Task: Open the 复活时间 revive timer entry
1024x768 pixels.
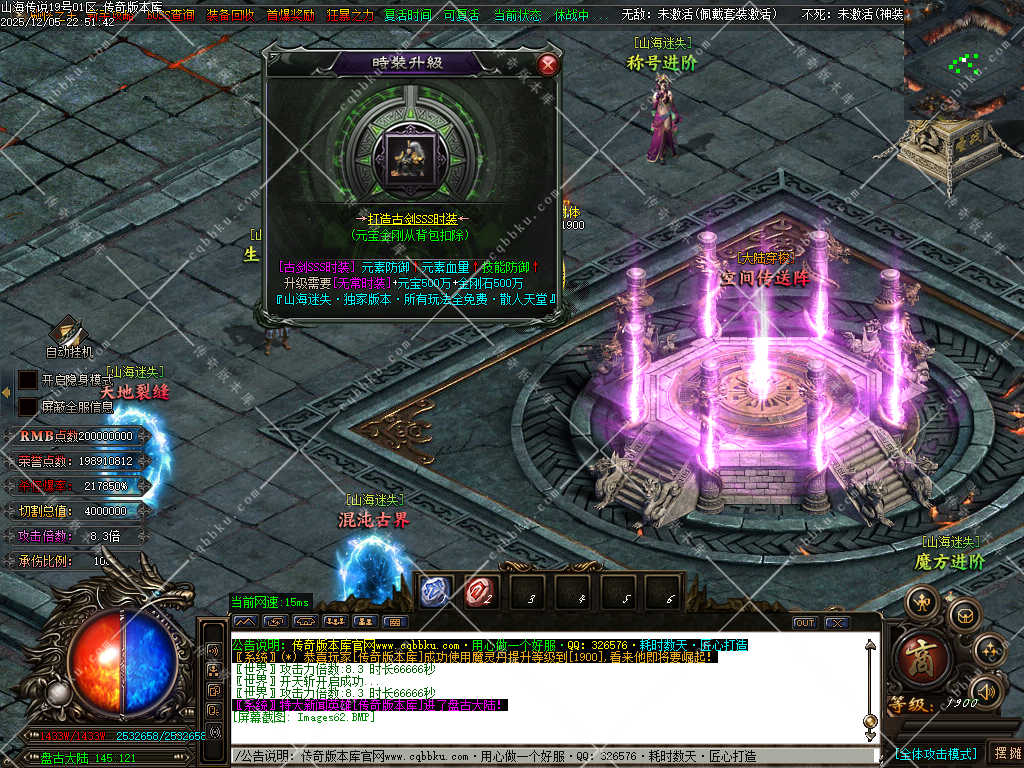Action: click(x=408, y=15)
